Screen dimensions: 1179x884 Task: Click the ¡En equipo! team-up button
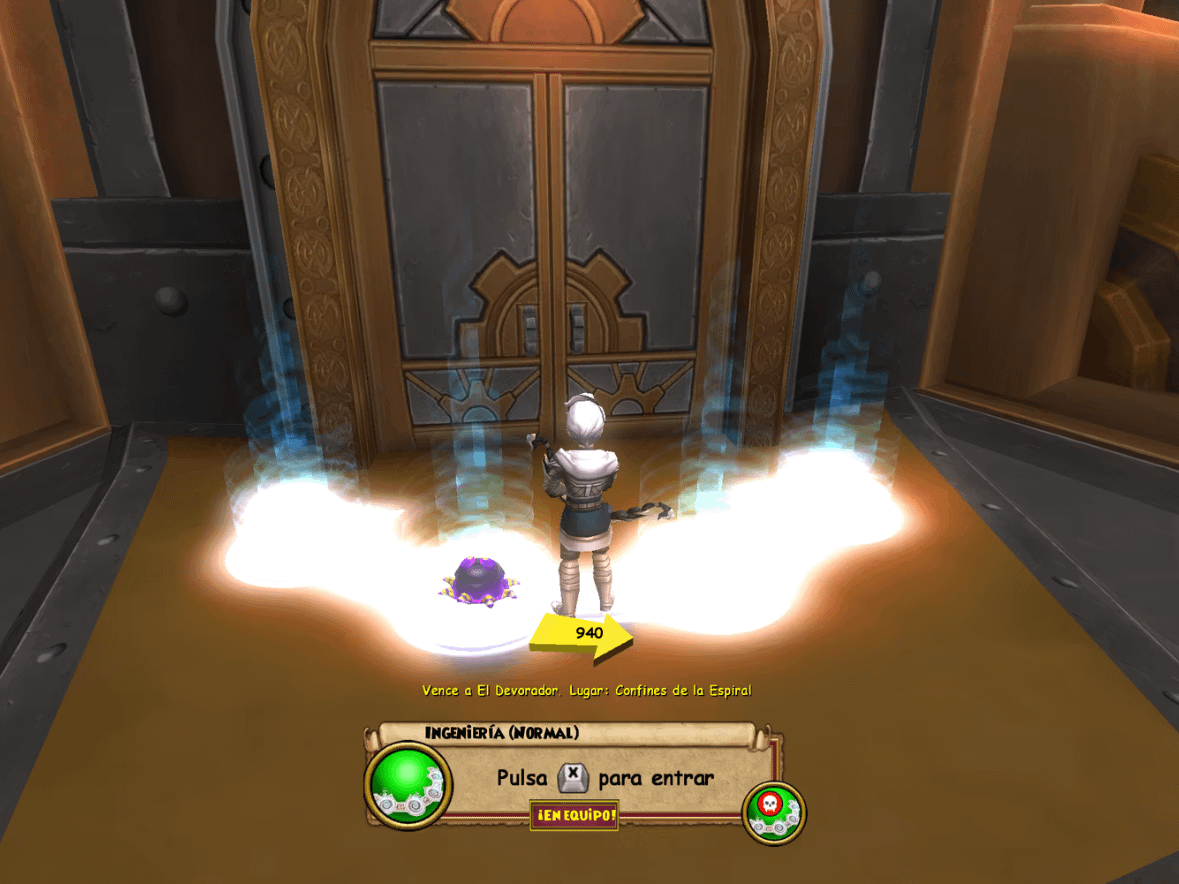click(x=574, y=816)
